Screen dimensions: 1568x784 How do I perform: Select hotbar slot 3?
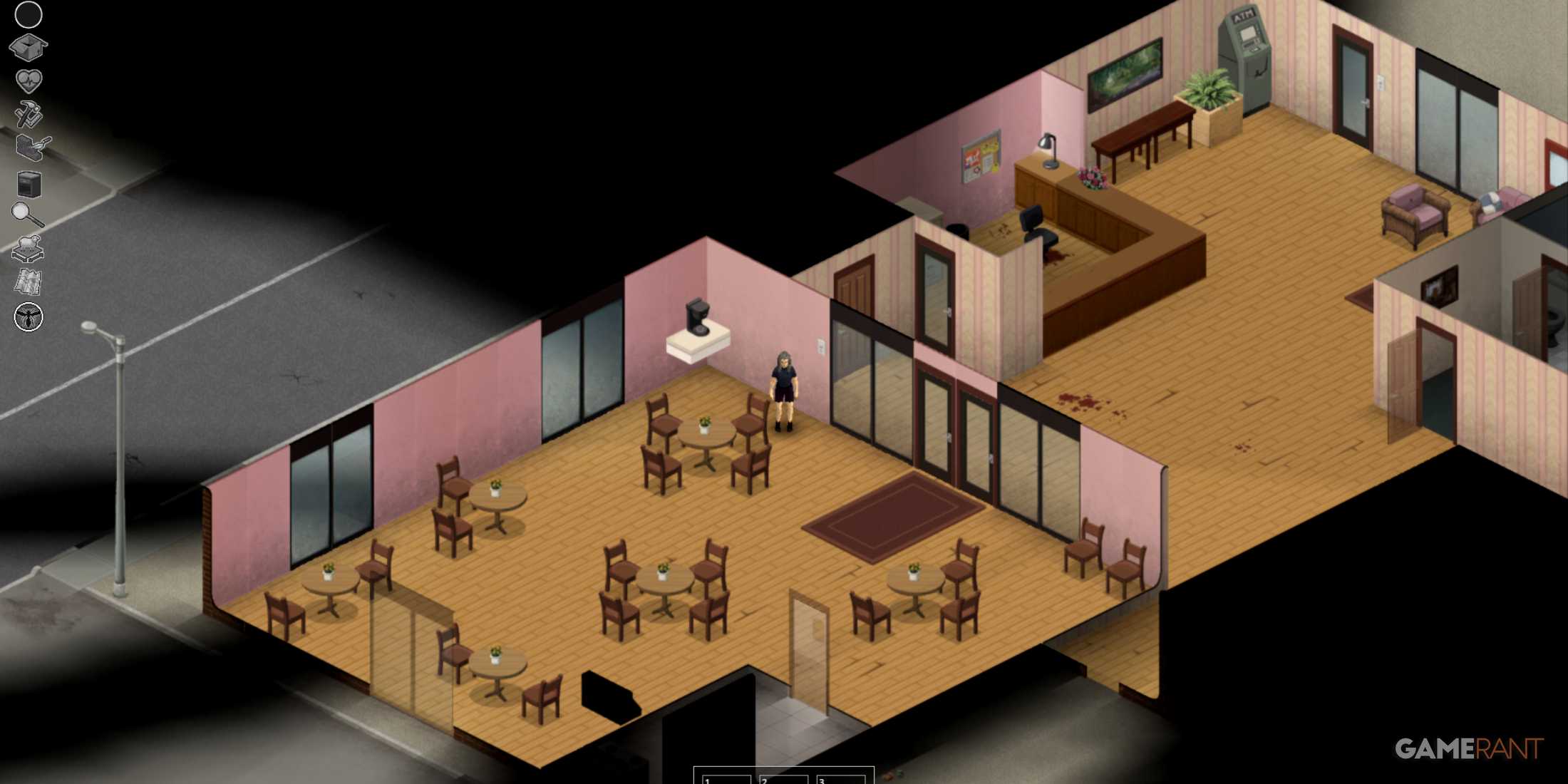click(x=841, y=778)
